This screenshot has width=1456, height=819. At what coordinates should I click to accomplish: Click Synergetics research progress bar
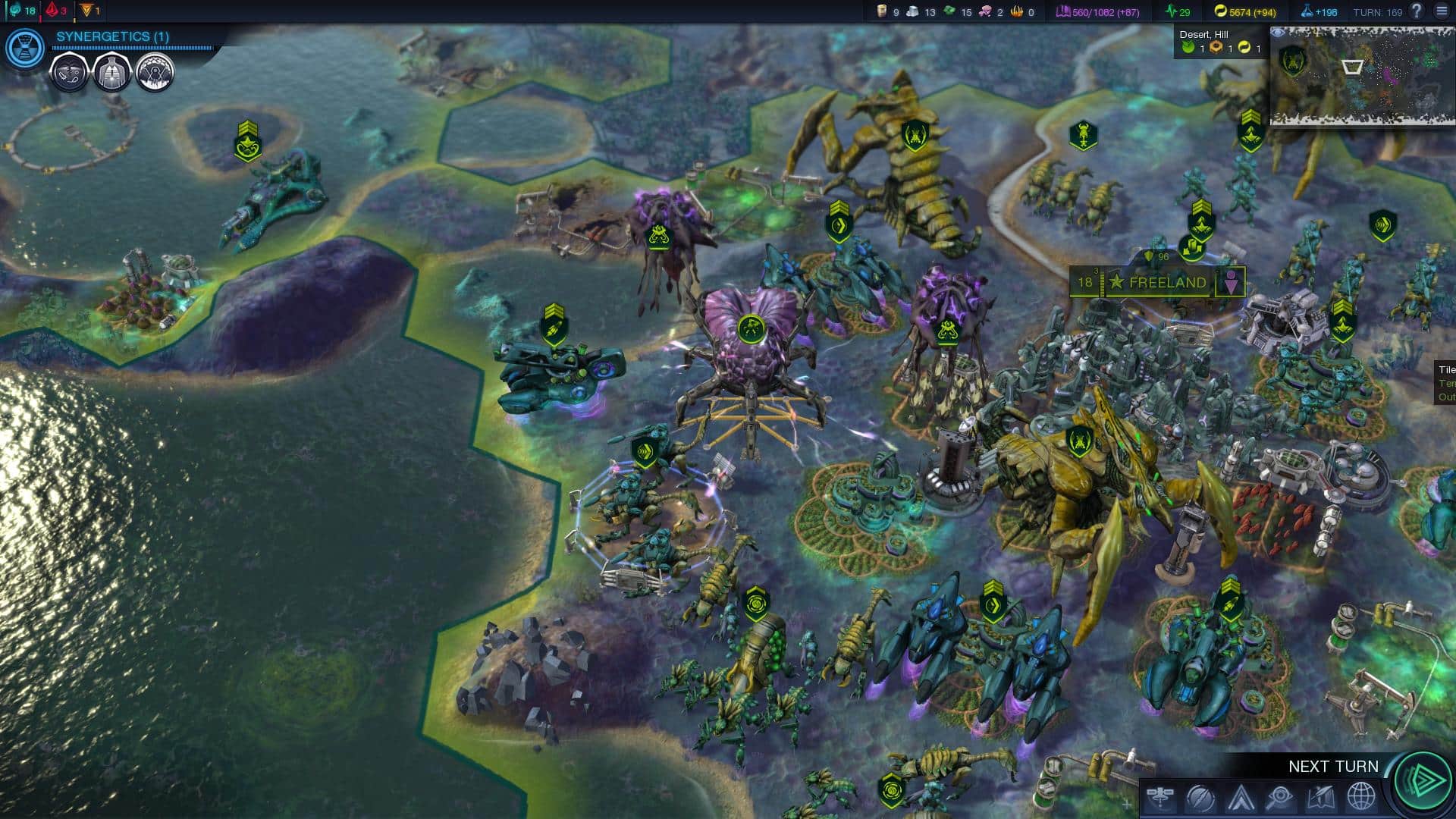point(133,48)
